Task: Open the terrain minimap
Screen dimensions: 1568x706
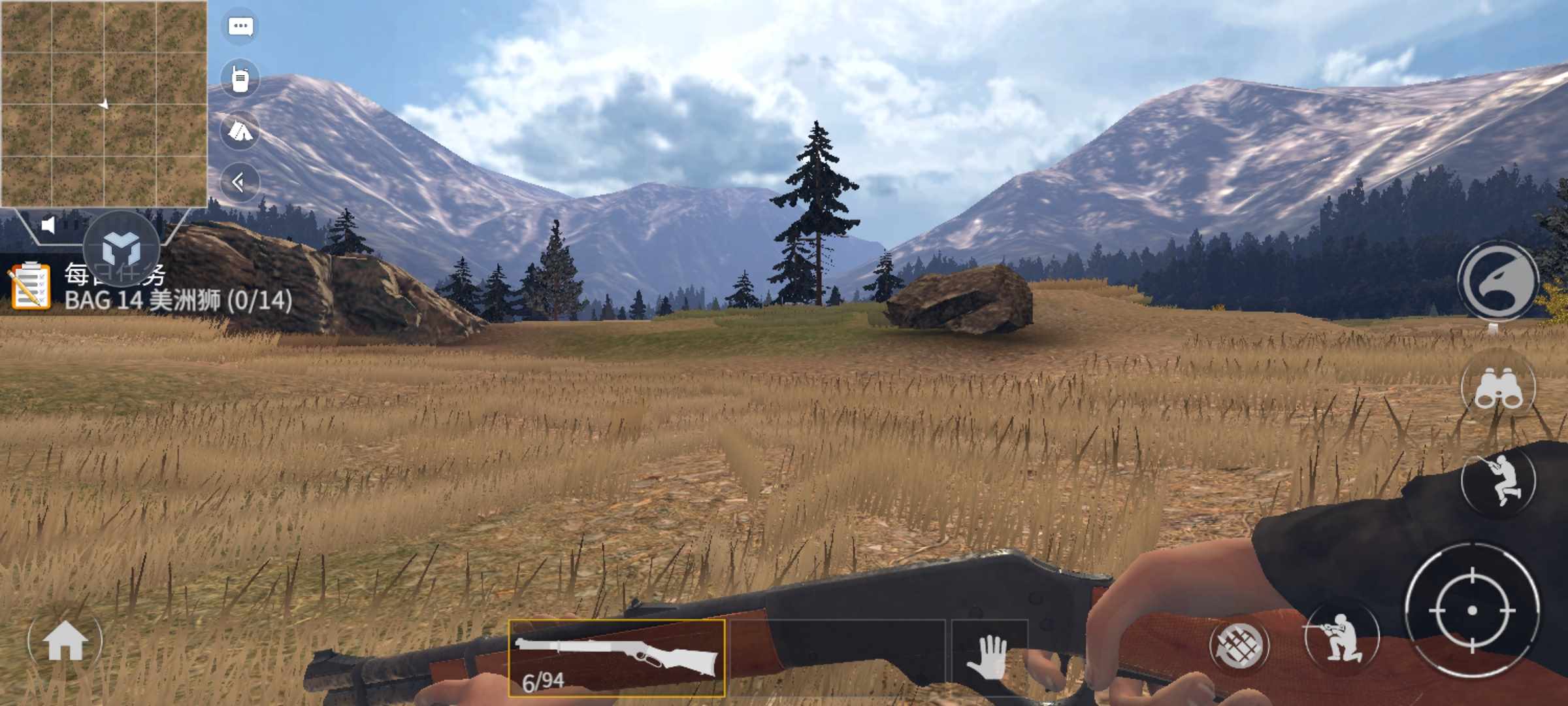Action: pyautogui.click(x=104, y=104)
